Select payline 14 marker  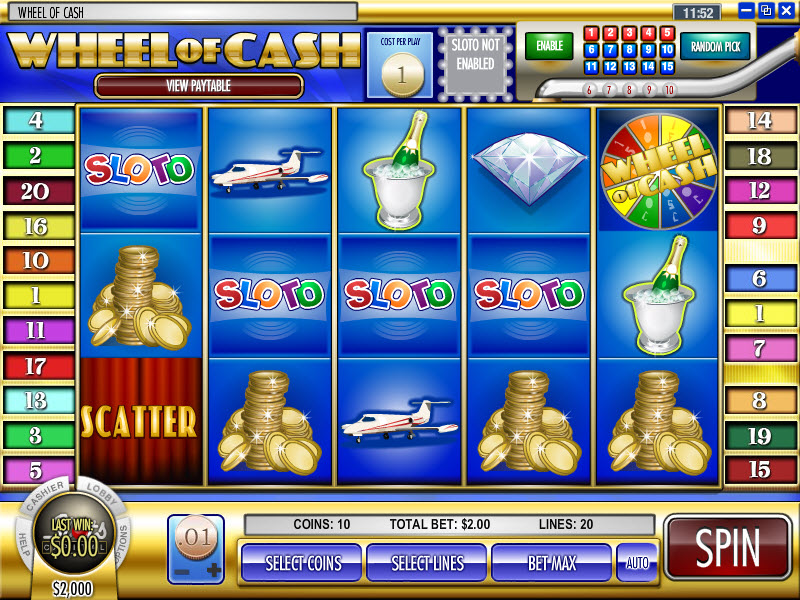tap(761, 121)
